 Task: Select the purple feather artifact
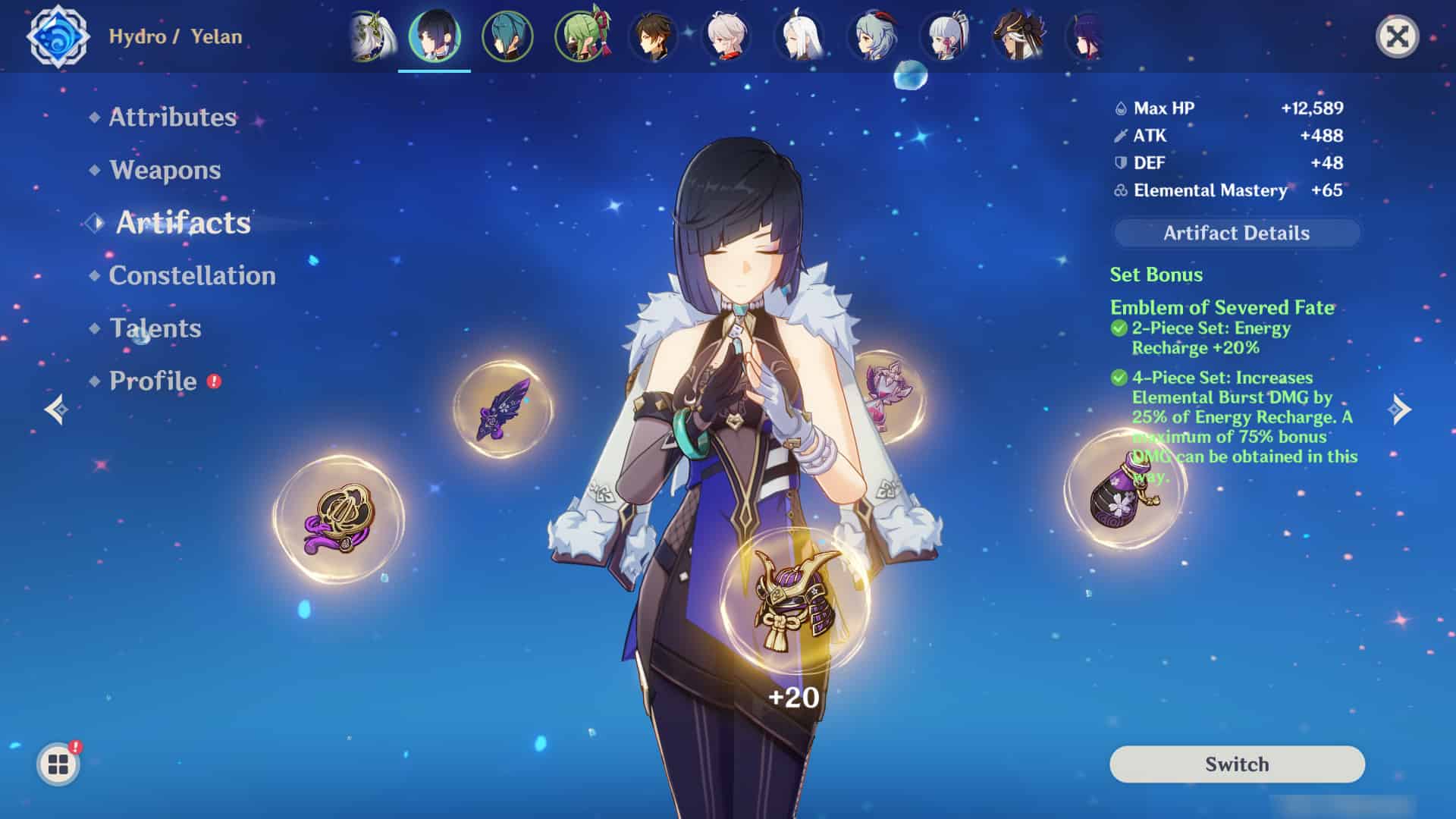502,409
